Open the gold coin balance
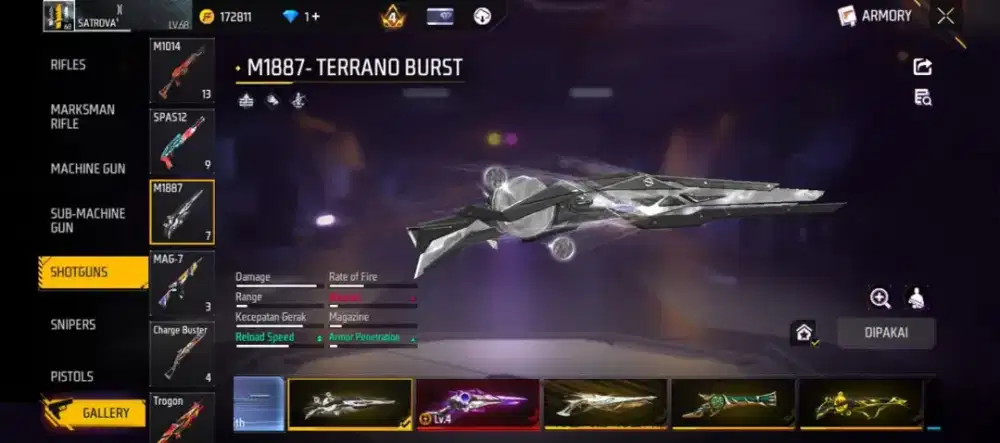 click(226, 17)
